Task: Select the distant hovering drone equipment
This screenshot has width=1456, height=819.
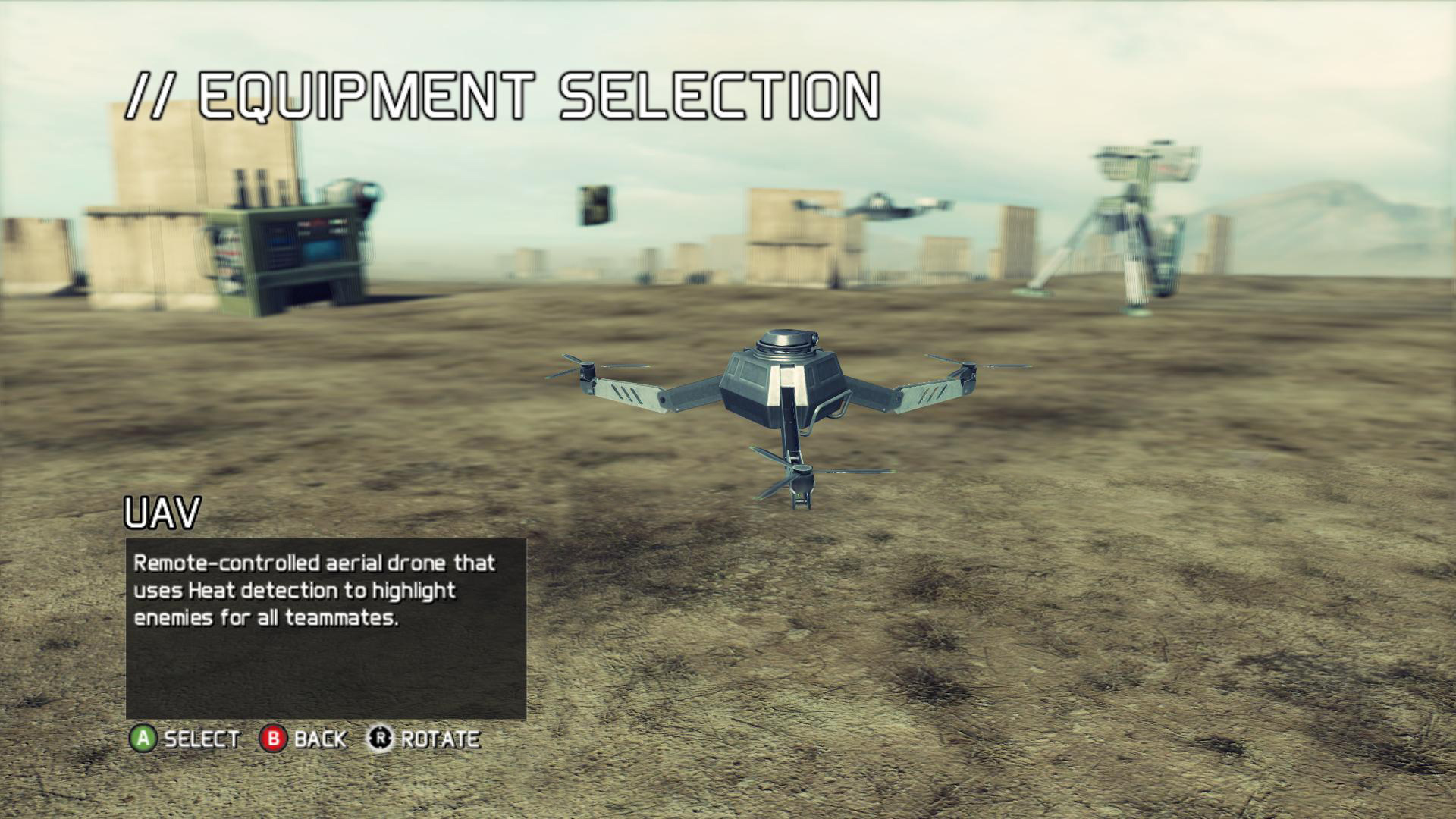Action: coord(874,206)
